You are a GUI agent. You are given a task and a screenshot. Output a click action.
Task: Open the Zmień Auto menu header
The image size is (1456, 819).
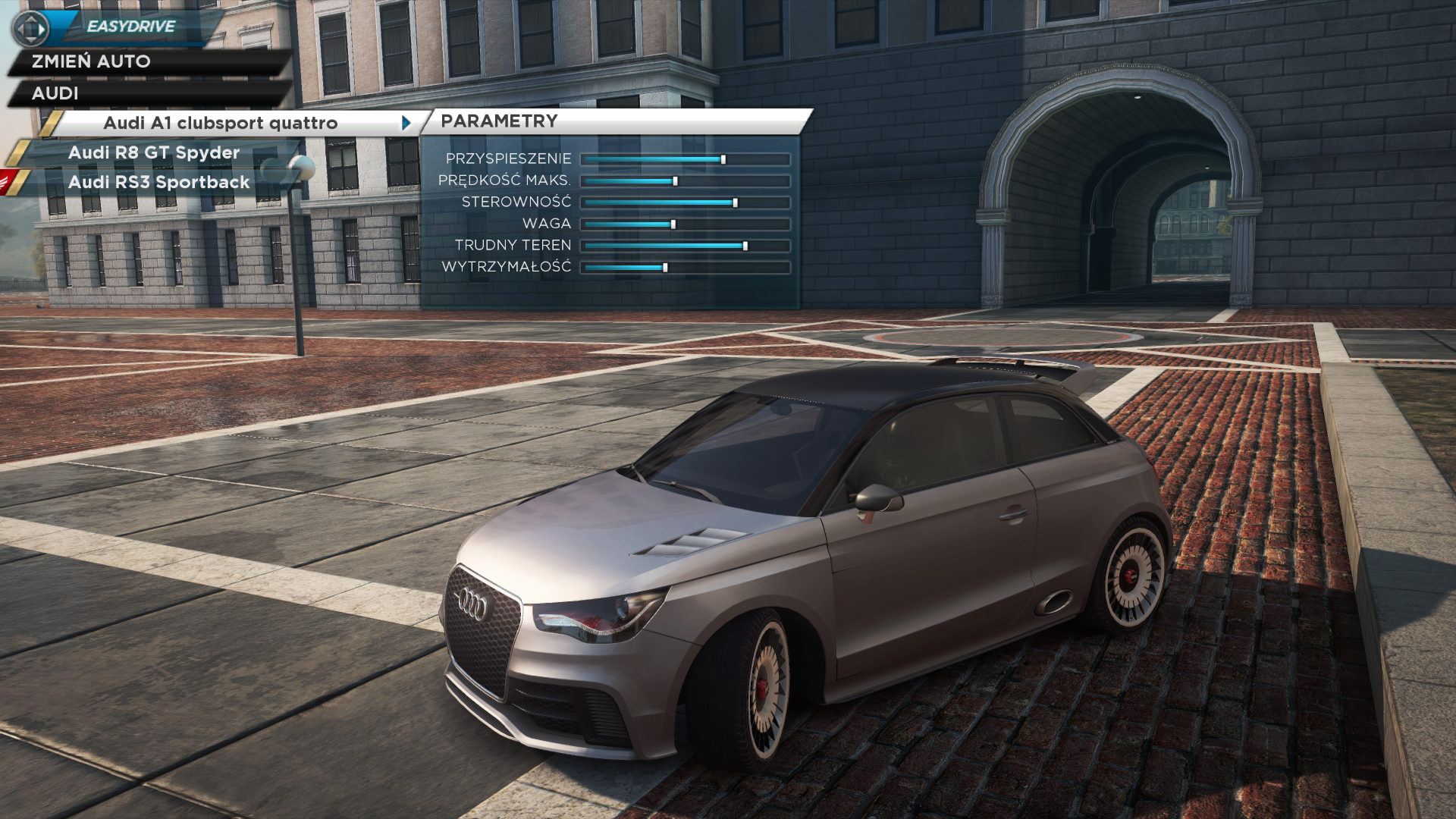91,61
